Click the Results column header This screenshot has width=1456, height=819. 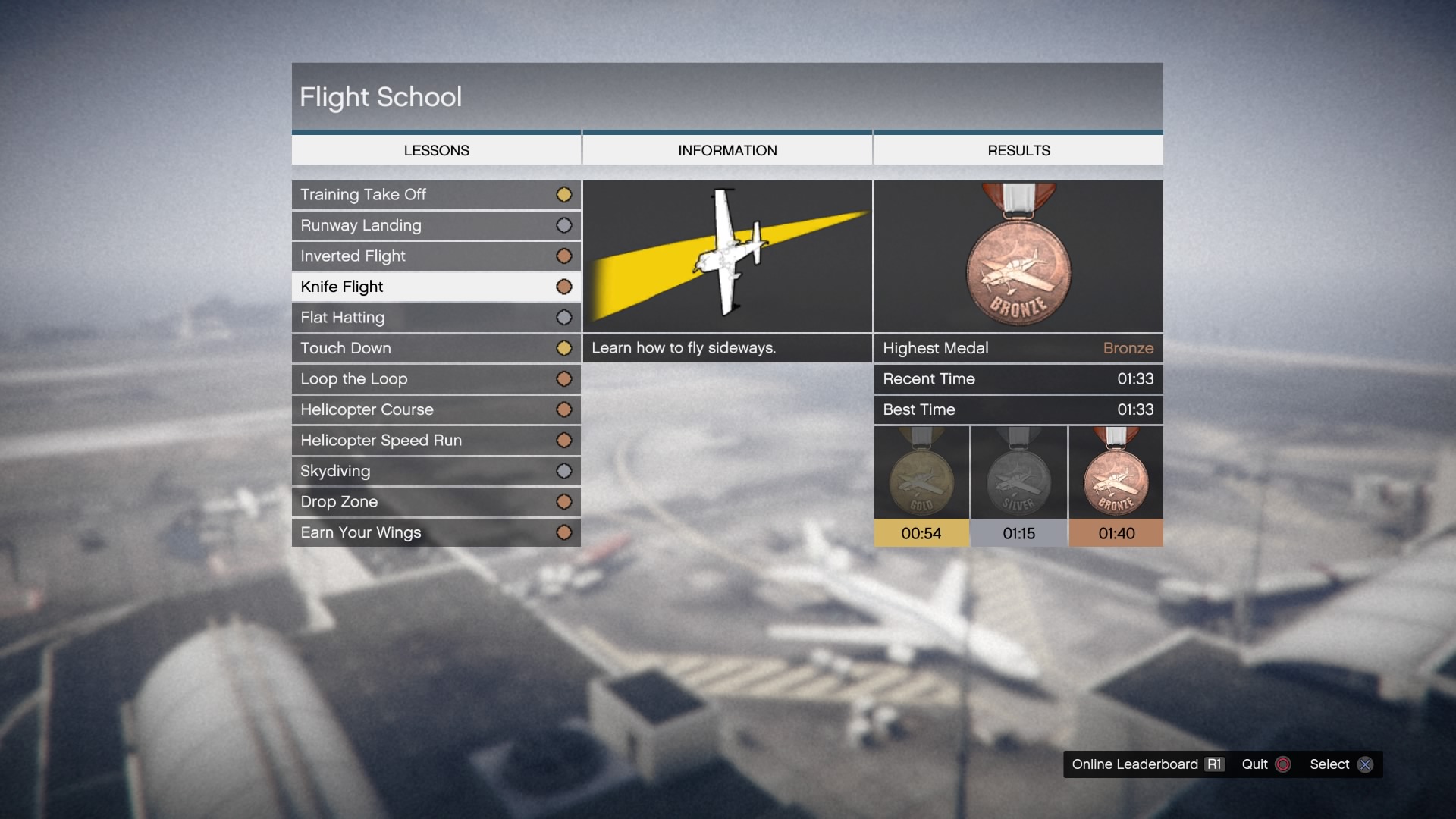point(1018,150)
